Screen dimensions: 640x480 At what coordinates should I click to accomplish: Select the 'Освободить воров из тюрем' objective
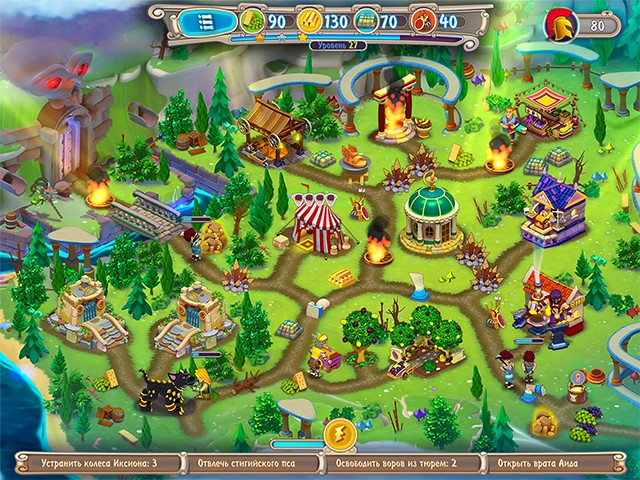coord(398,464)
